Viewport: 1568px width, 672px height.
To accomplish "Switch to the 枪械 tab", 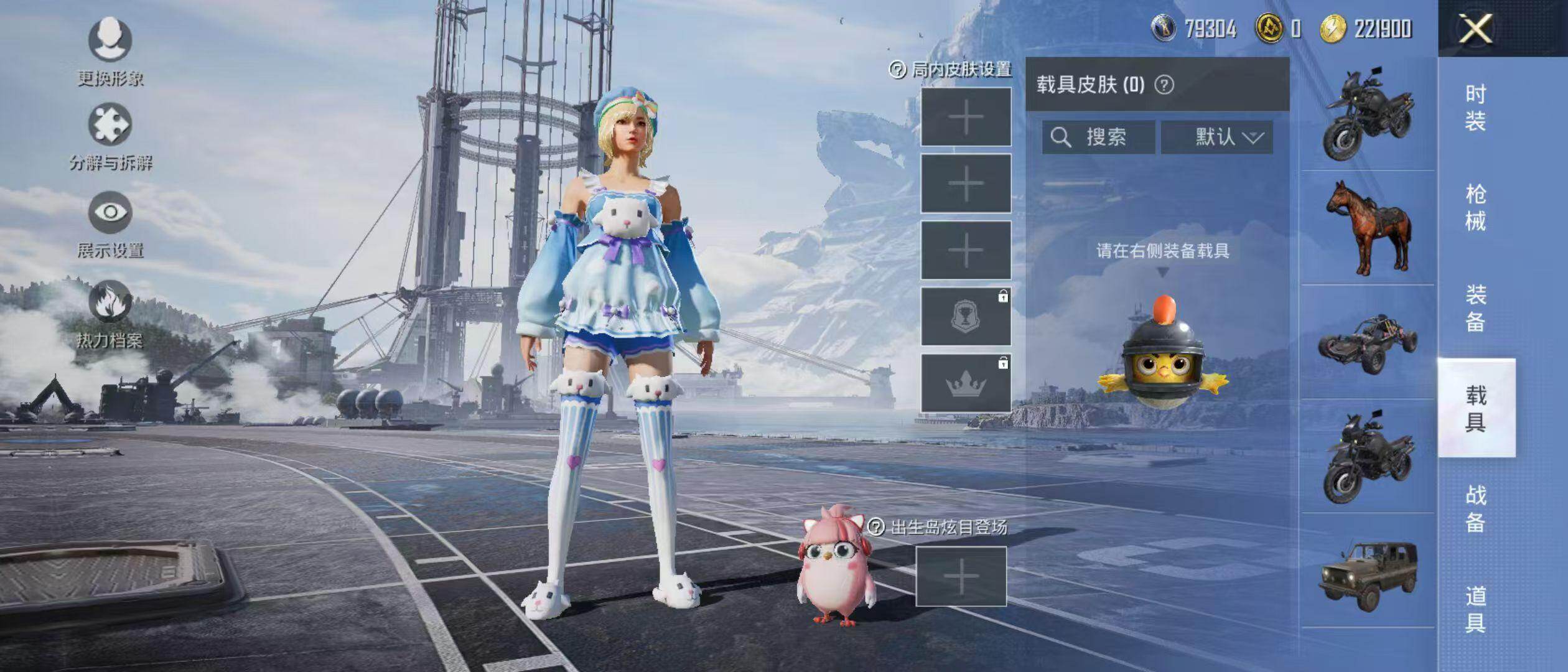I will [x=1475, y=207].
